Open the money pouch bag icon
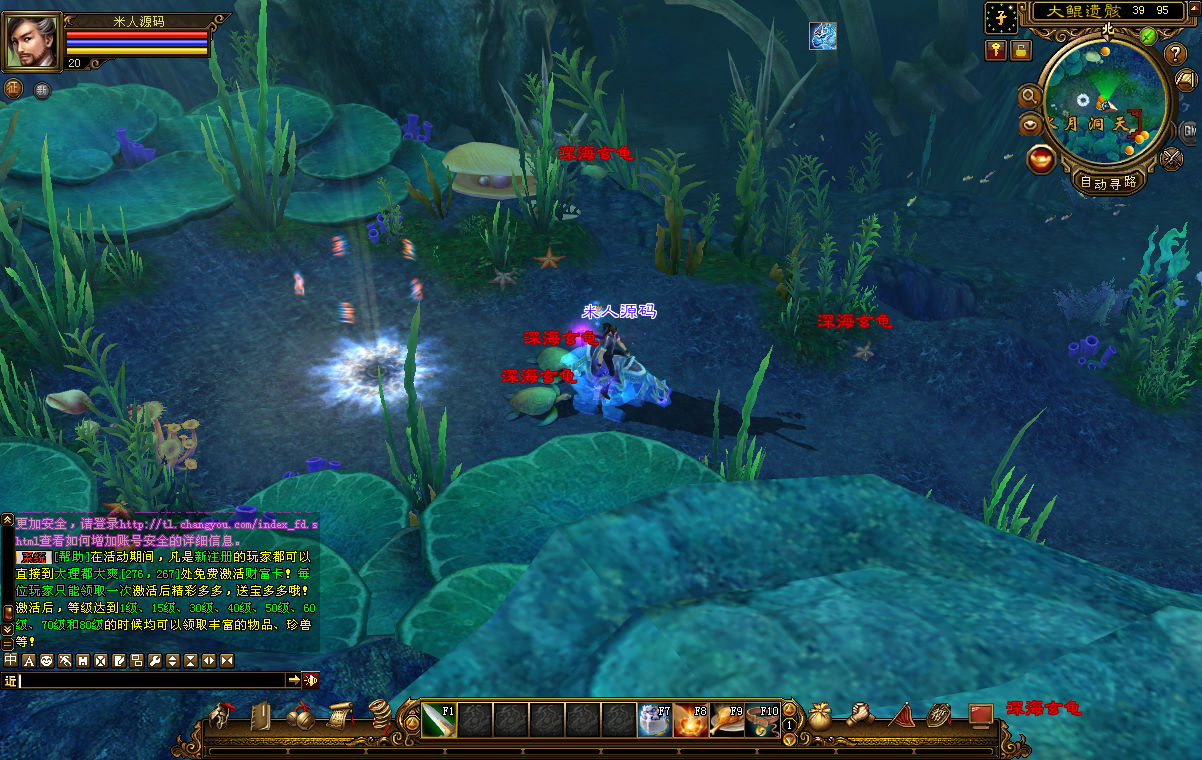Viewport: 1202px width, 760px height. pos(821,716)
